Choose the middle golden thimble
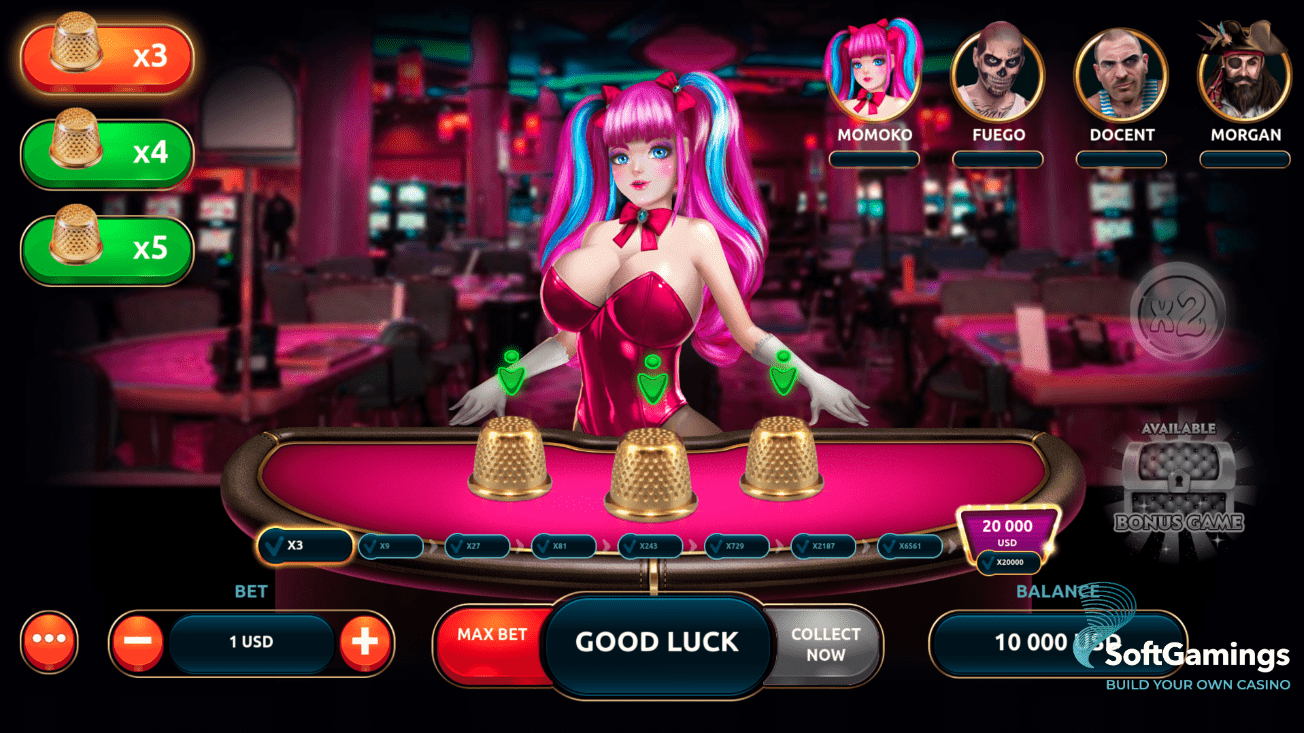Viewport: 1304px width, 733px height. click(652, 474)
